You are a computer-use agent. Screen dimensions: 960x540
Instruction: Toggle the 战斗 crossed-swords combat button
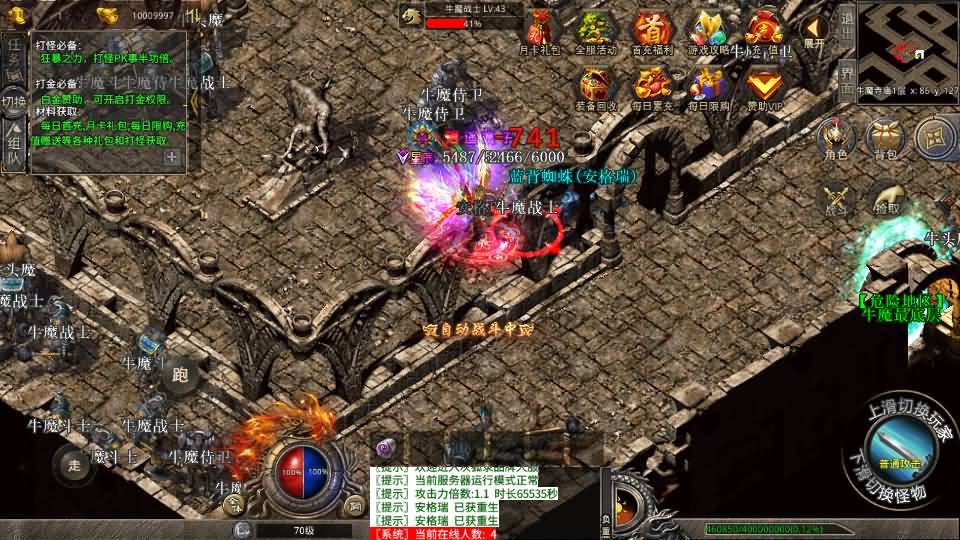tap(835, 200)
